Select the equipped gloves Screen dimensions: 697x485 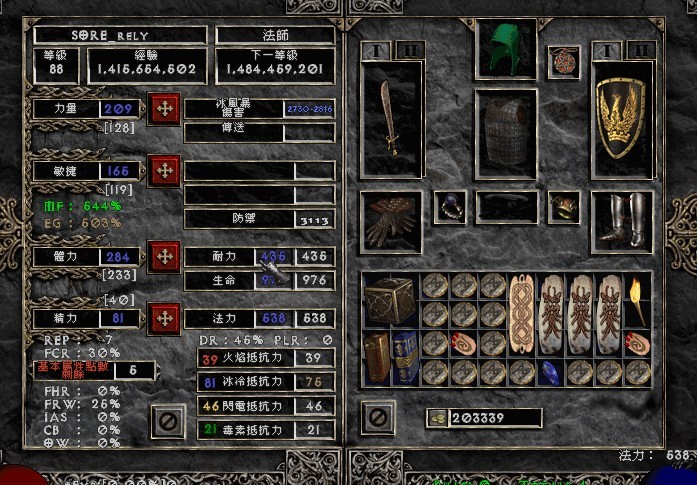pos(390,221)
